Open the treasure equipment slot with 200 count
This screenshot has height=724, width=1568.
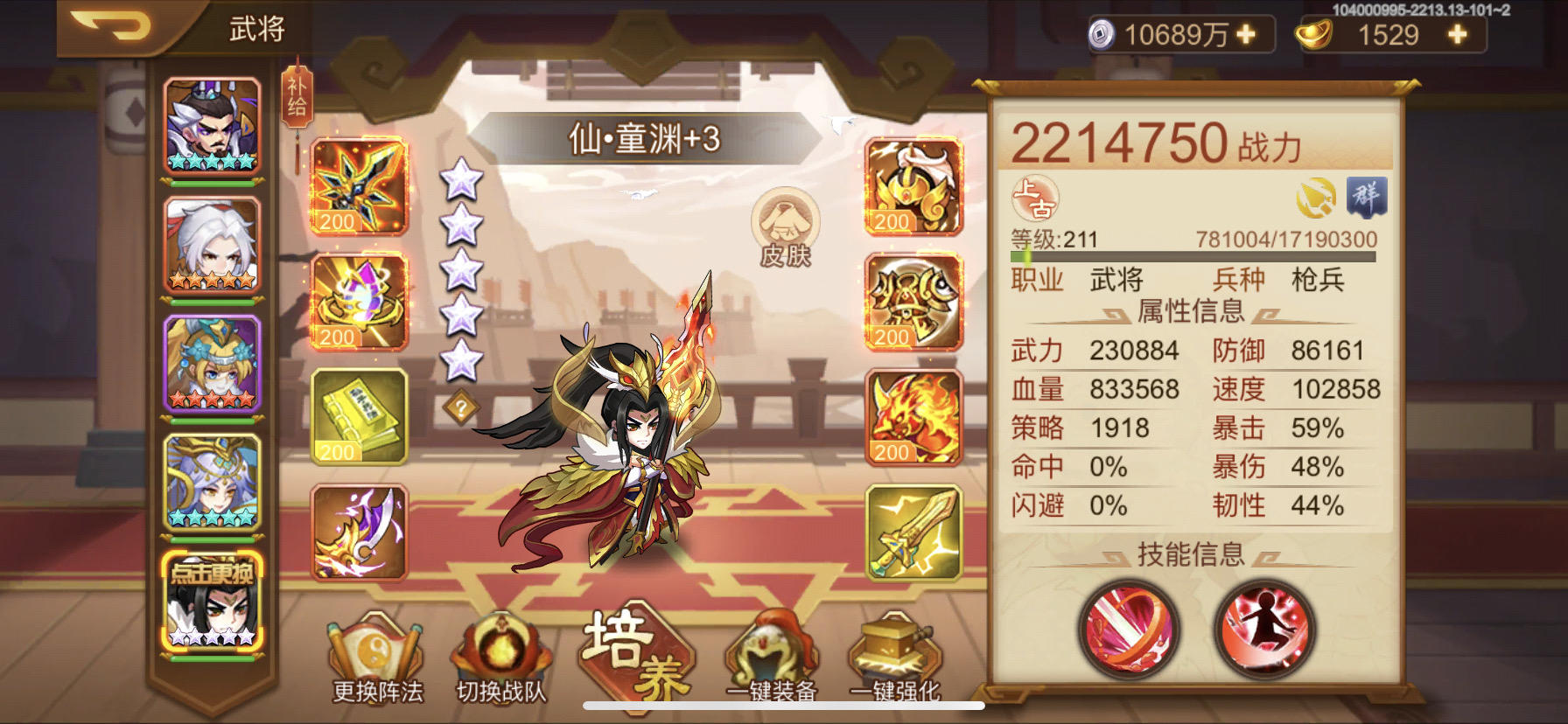tap(360, 302)
